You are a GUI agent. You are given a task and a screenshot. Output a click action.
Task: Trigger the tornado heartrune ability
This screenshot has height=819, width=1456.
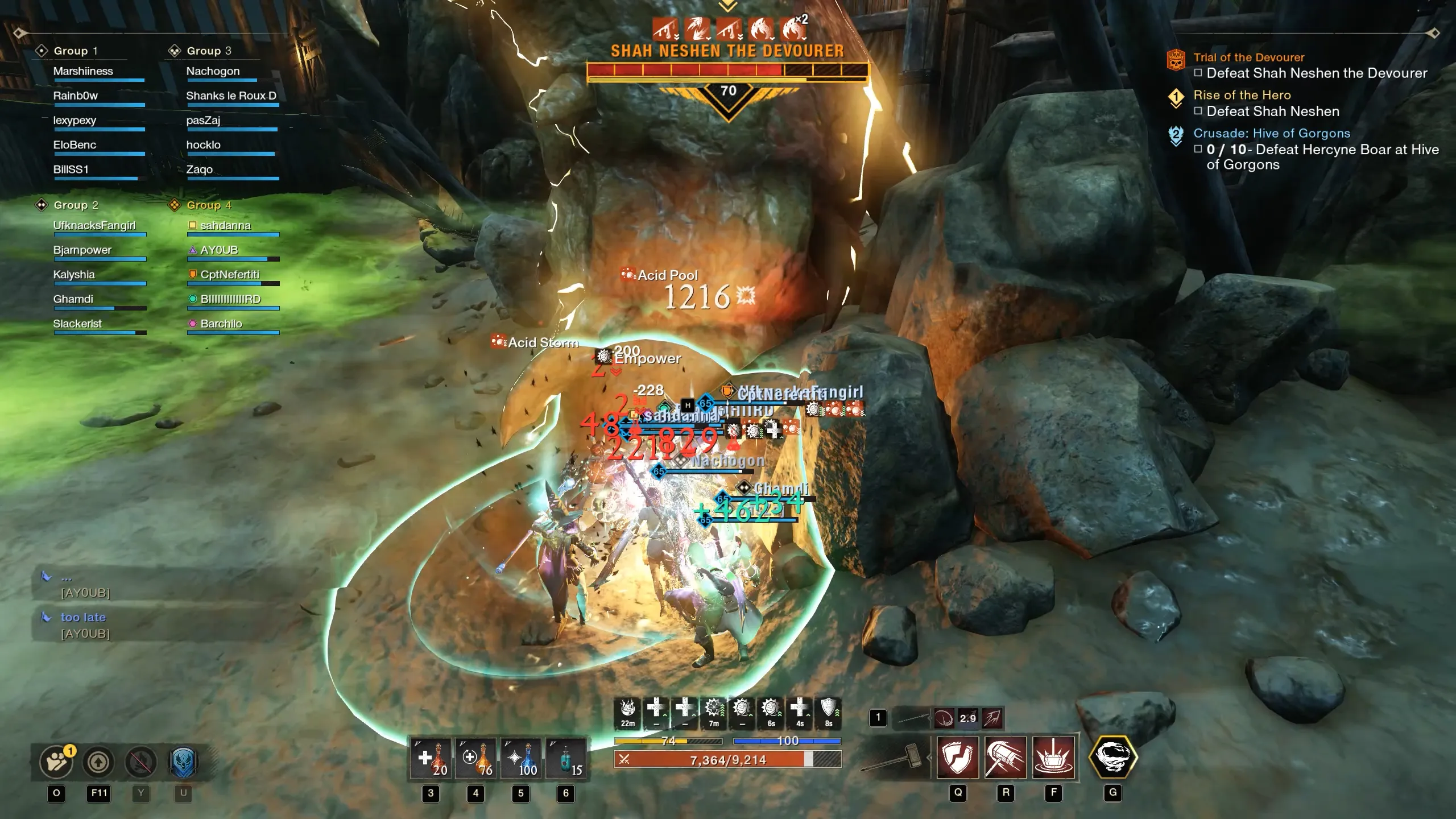(x=1112, y=758)
